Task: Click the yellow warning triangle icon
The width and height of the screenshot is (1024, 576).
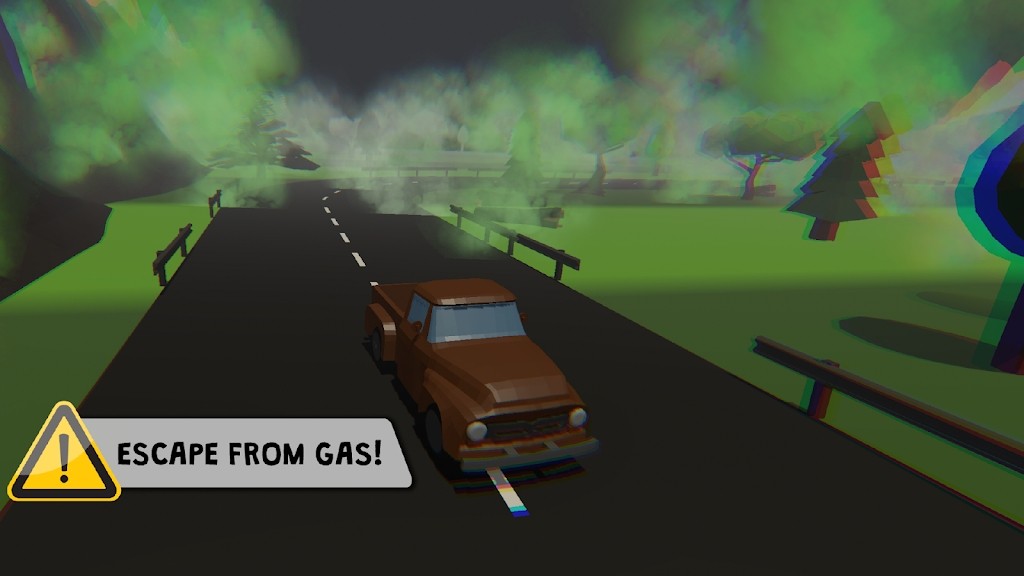Action: coord(63,456)
